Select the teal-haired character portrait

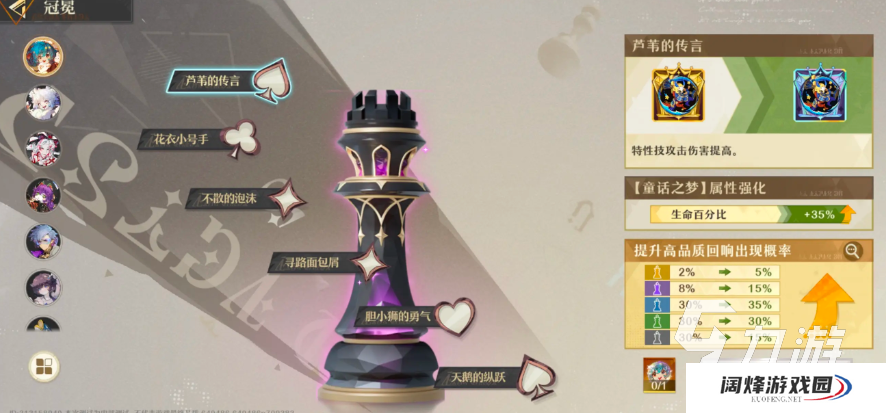(43, 57)
